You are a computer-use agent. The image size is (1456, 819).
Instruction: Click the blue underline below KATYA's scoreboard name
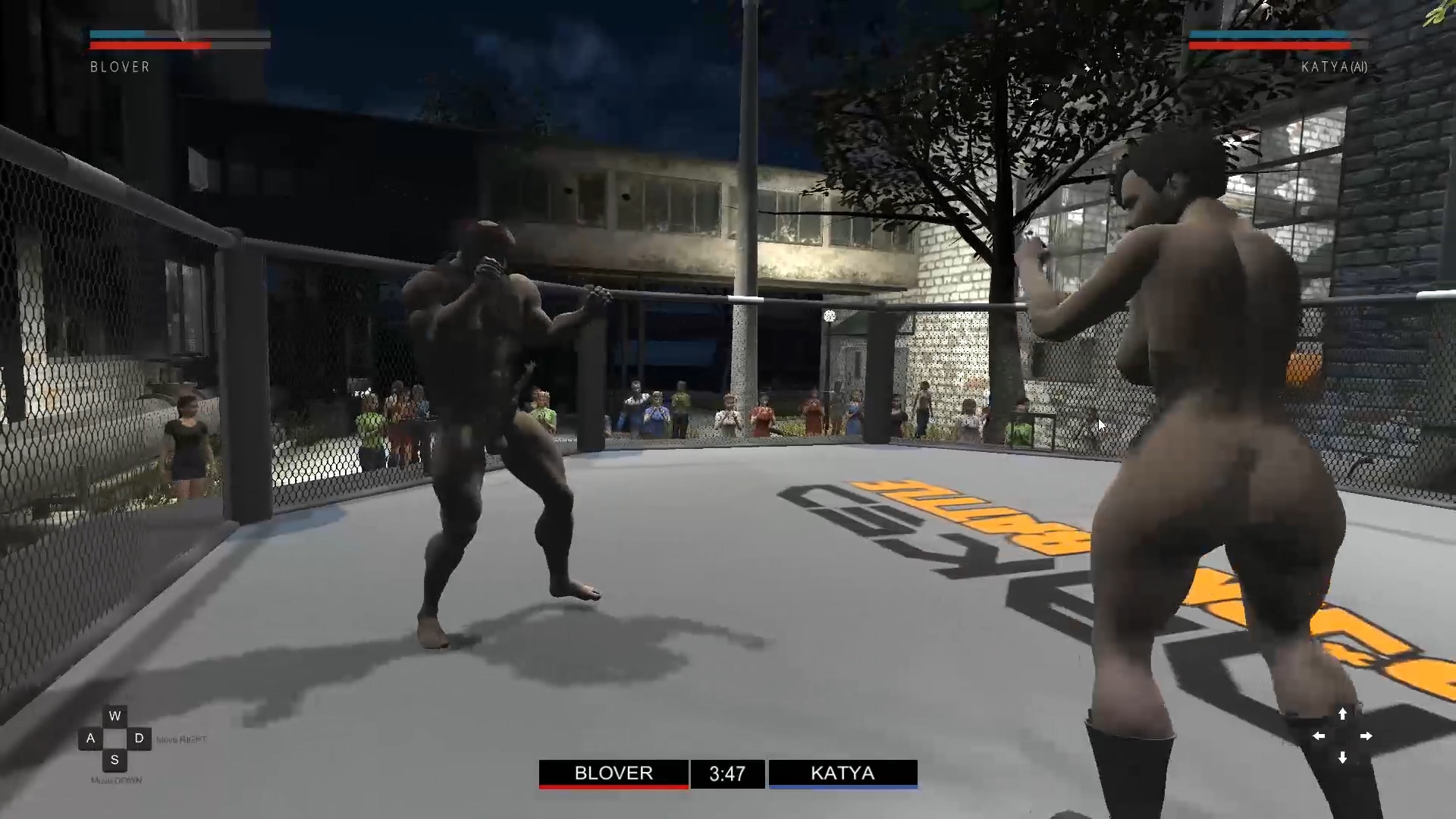click(x=843, y=788)
